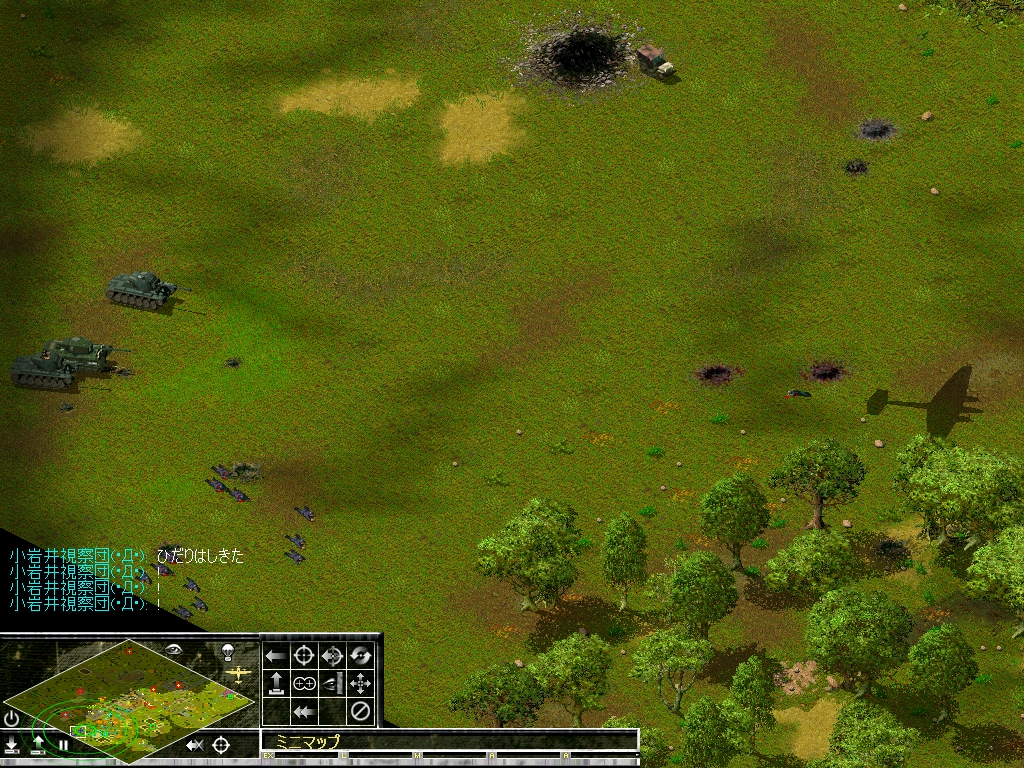Image resolution: width=1024 pixels, height=768 pixels.
Task: Select the eye with wall command
Action: 332,684
